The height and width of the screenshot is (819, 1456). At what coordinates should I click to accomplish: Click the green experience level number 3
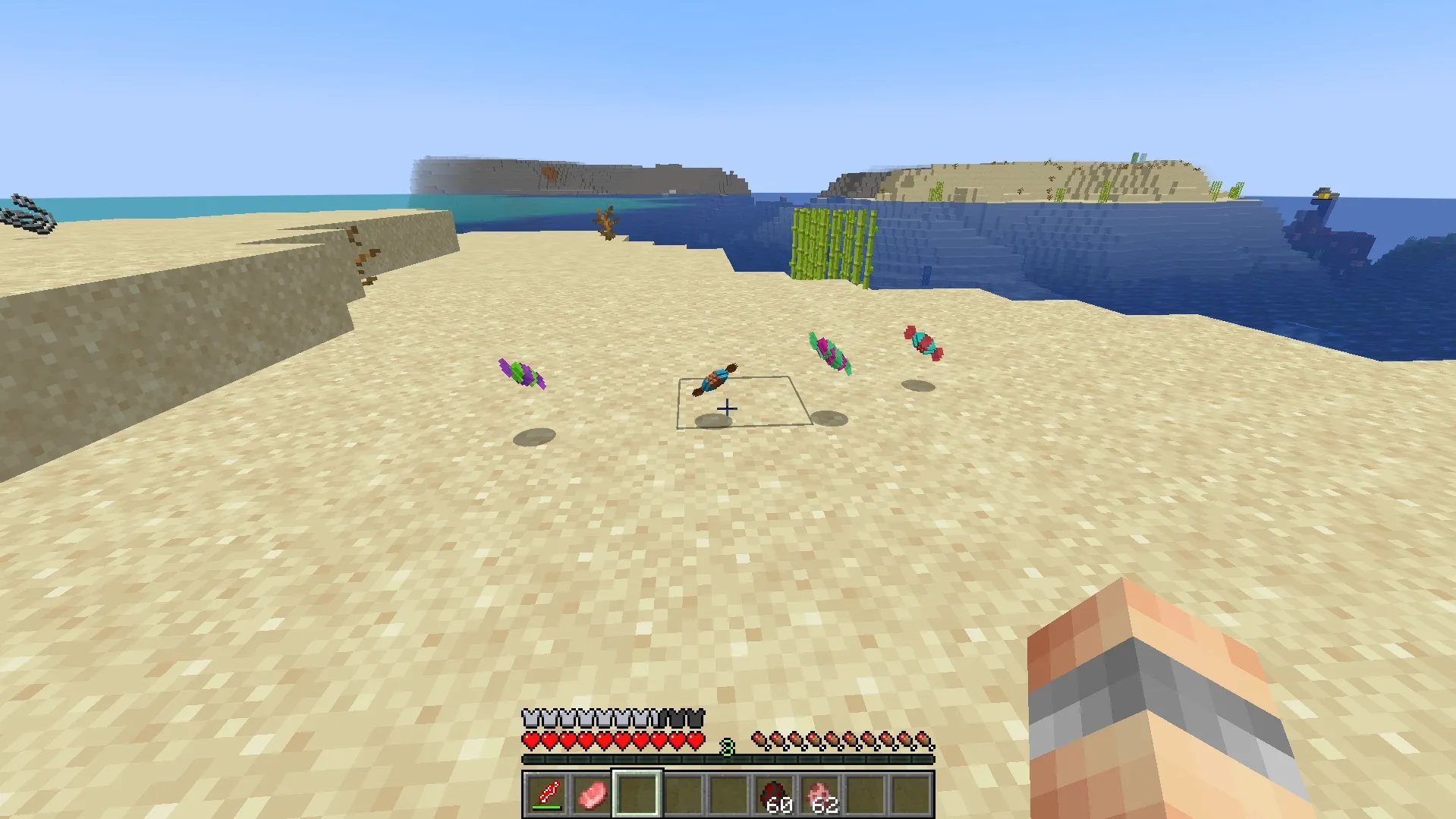click(x=727, y=746)
